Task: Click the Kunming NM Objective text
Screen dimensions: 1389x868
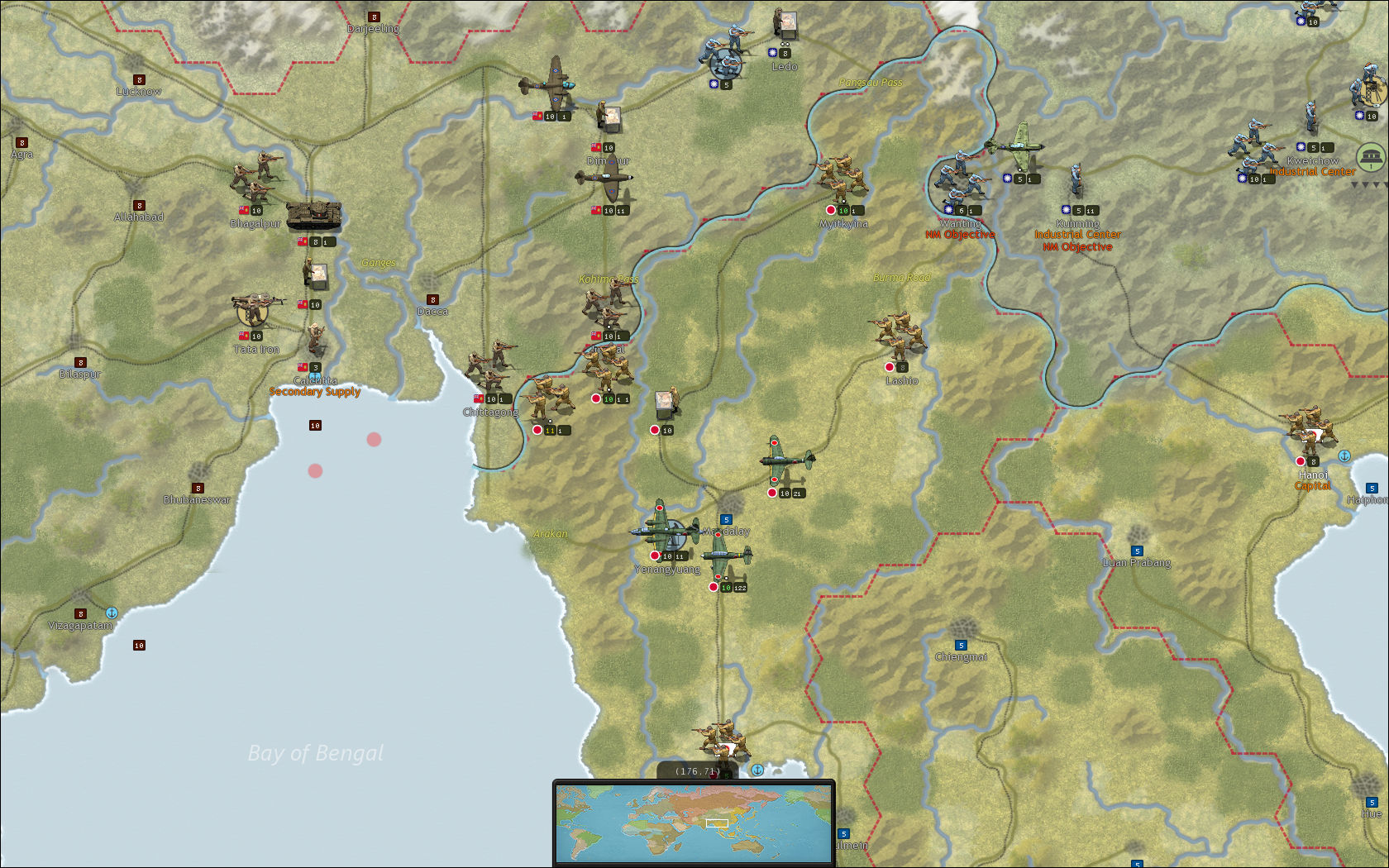Action: point(1078,247)
